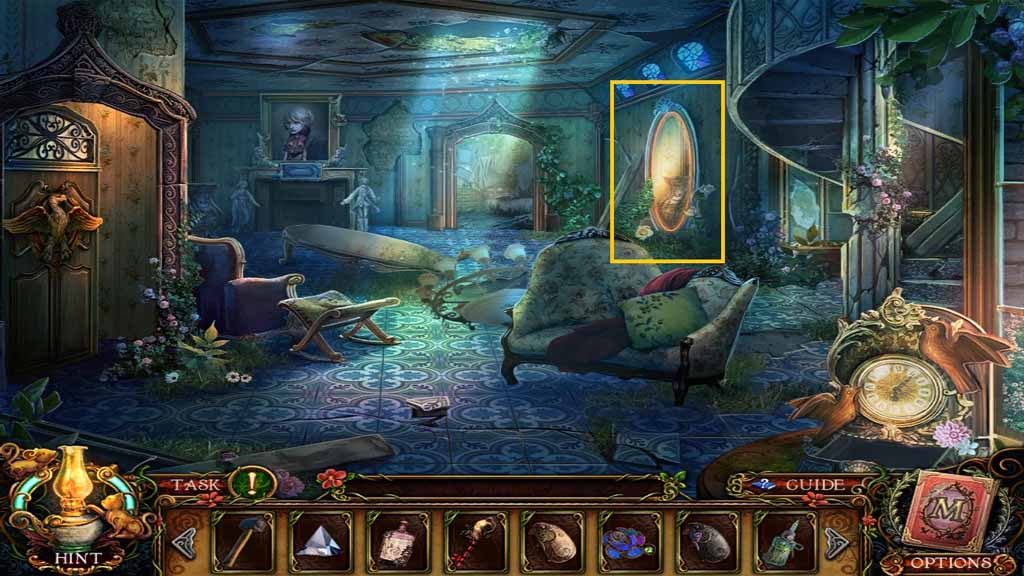Open the Task list
The image size is (1024, 576).
196,485
